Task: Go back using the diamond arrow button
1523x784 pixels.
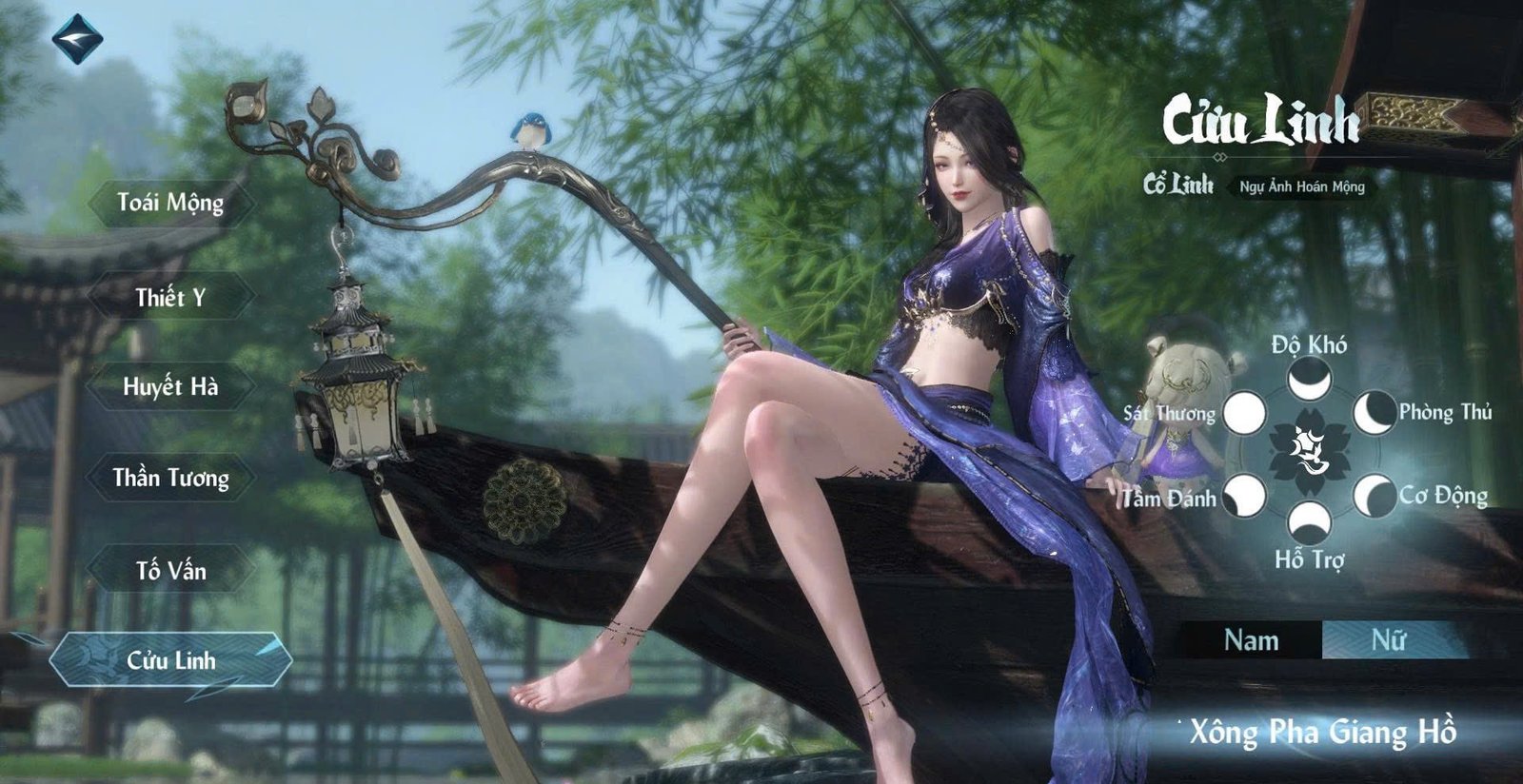Action: pyautogui.click(x=76, y=39)
